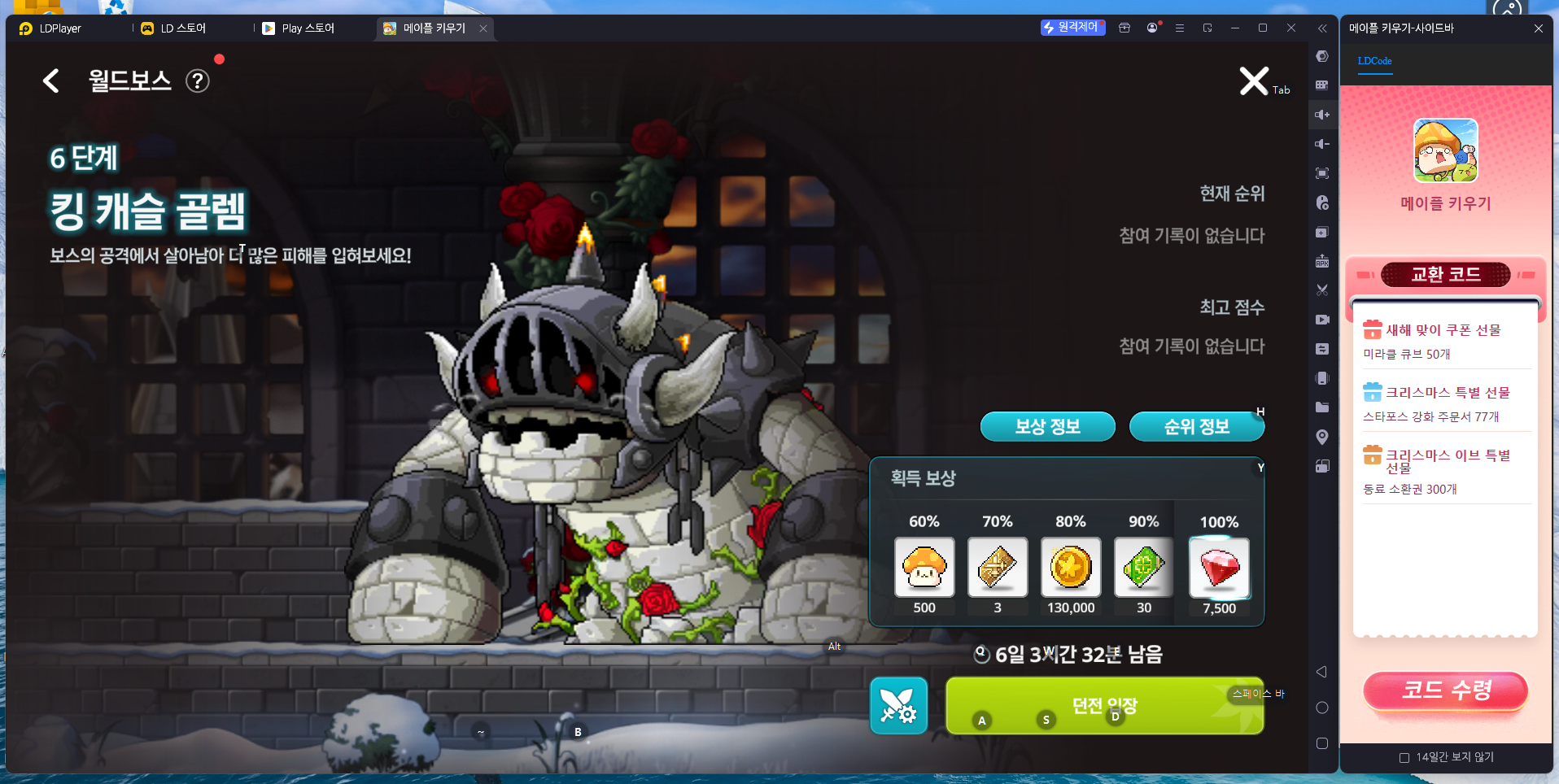The height and width of the screenshot is (784, 1559).
Task: Open the hamburger menu in the title bar
Action: (1180, 28)
